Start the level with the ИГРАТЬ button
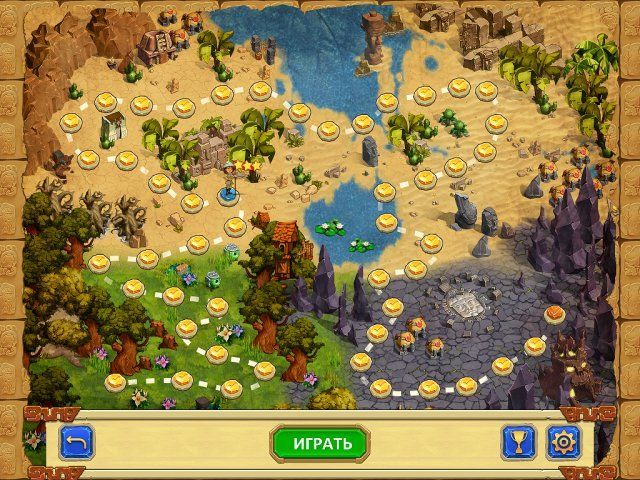The height and width of the screenshot is (480, 640). click(320, 443)
